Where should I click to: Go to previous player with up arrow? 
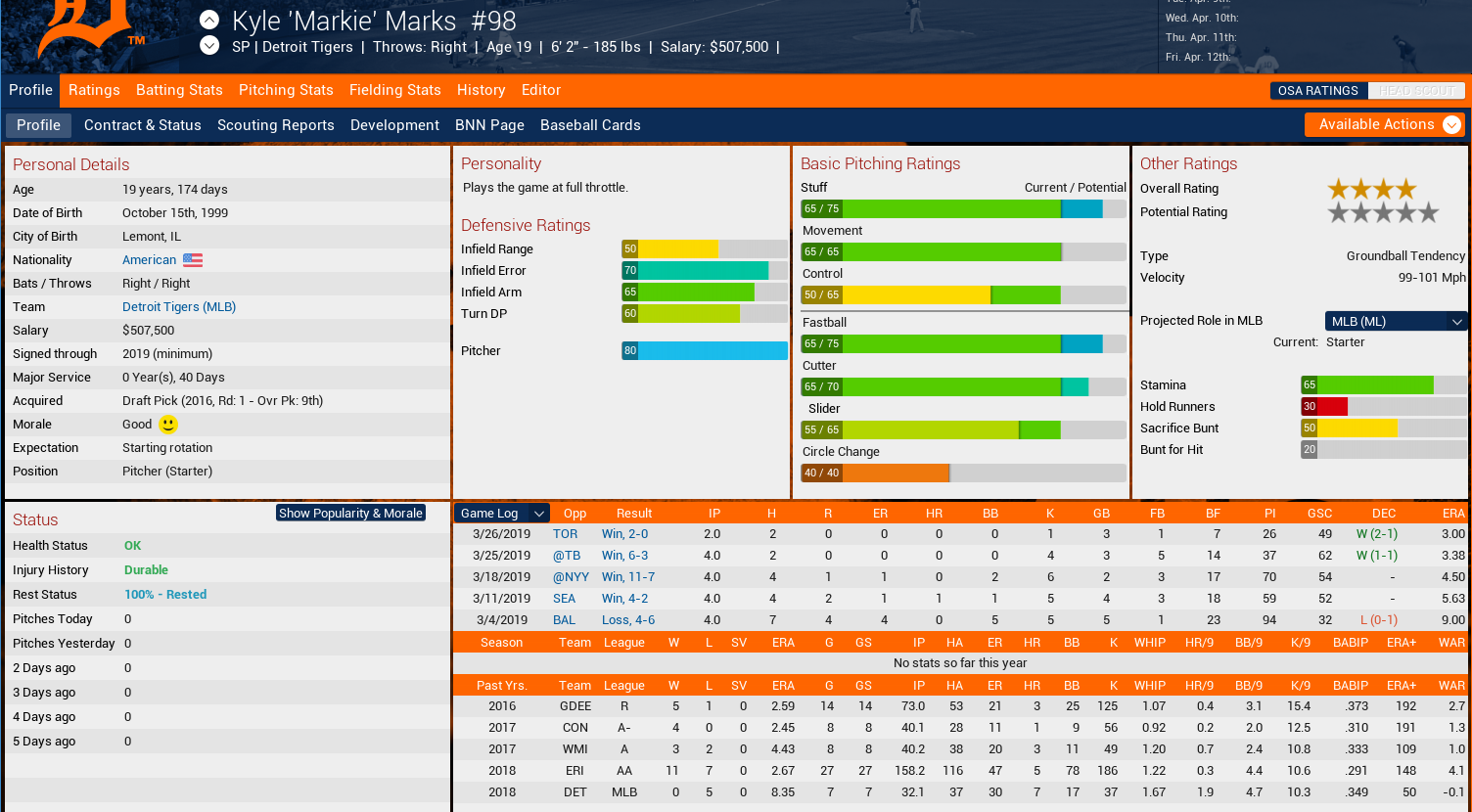pos(209,20)
